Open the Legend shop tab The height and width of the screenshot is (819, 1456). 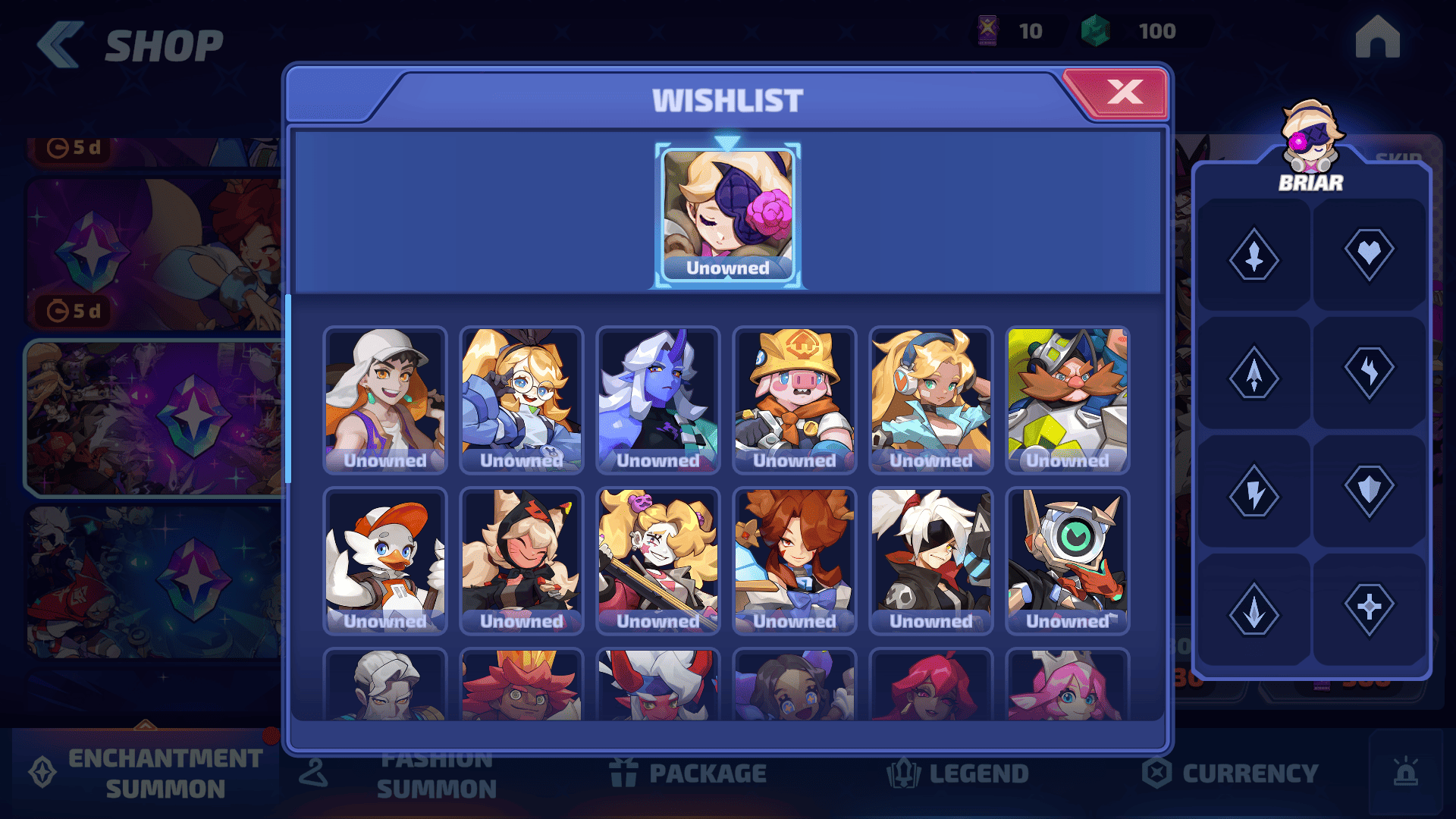pyautogui.click(x=959, y=773)
